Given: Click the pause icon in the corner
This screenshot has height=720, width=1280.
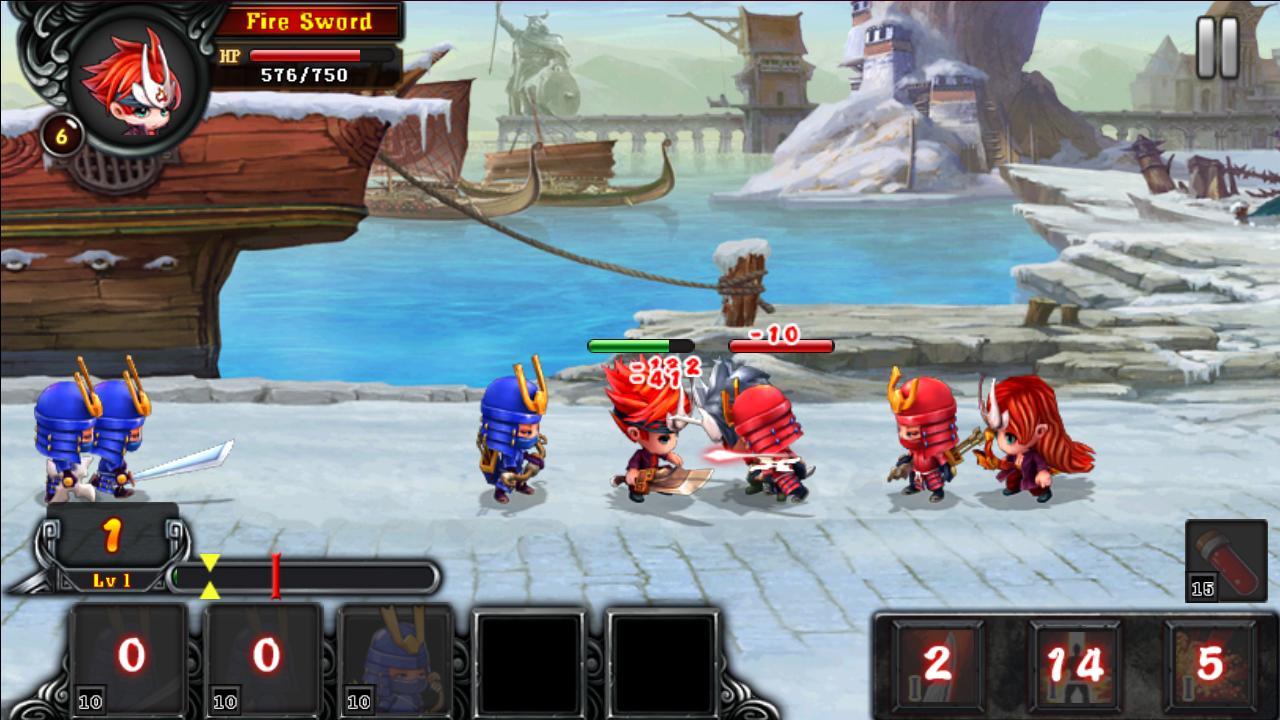Looking at the screenshot, I should (1215, 48).
